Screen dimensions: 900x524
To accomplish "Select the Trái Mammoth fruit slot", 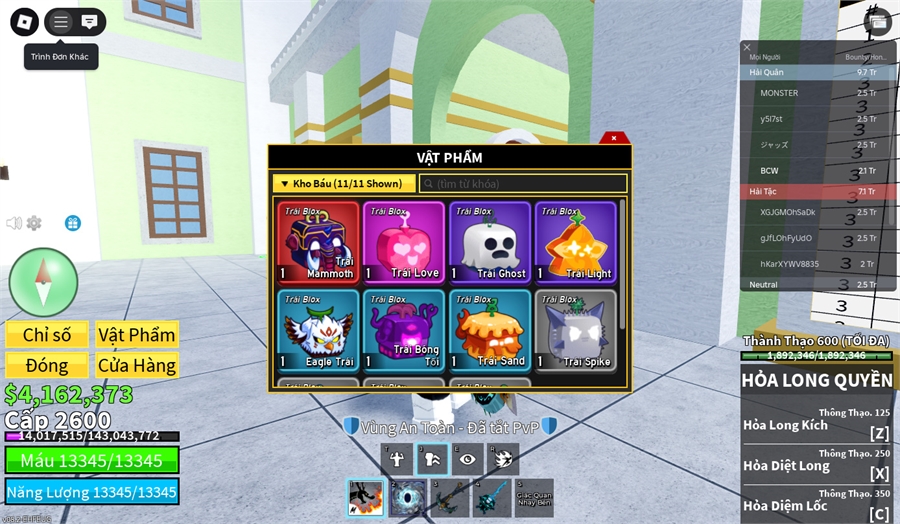I will 318,242.
